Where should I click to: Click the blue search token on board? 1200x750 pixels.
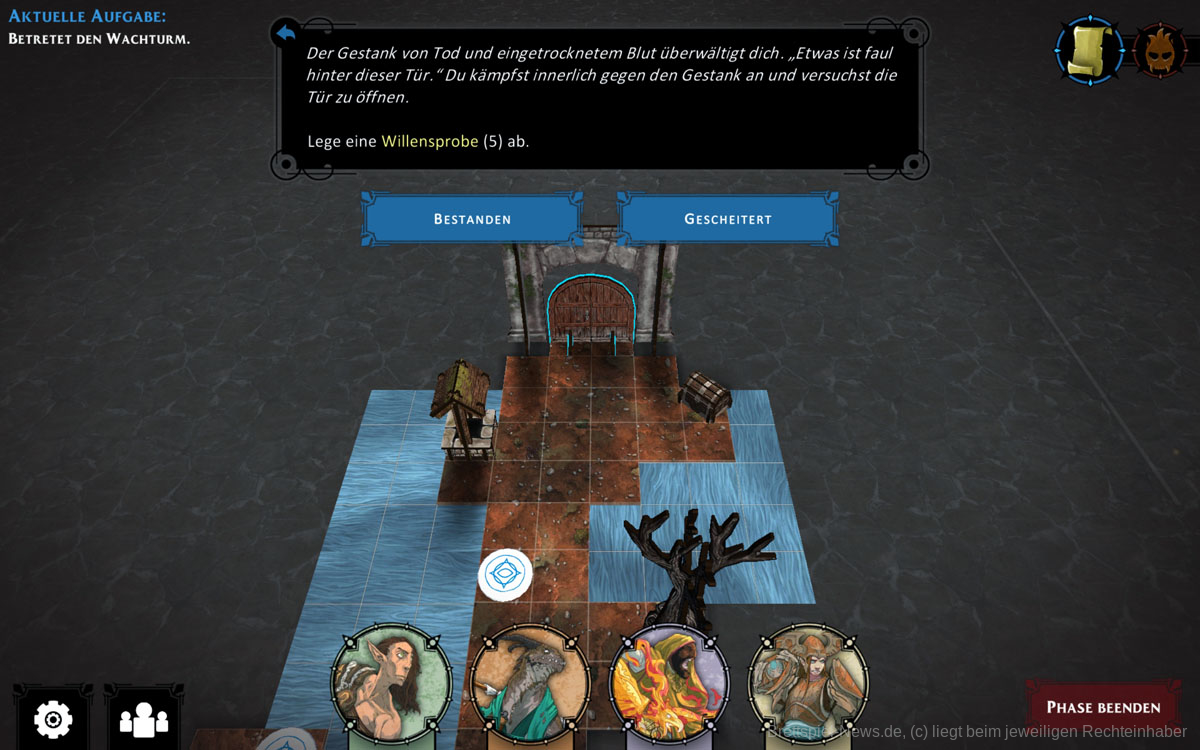click(505, 575)
